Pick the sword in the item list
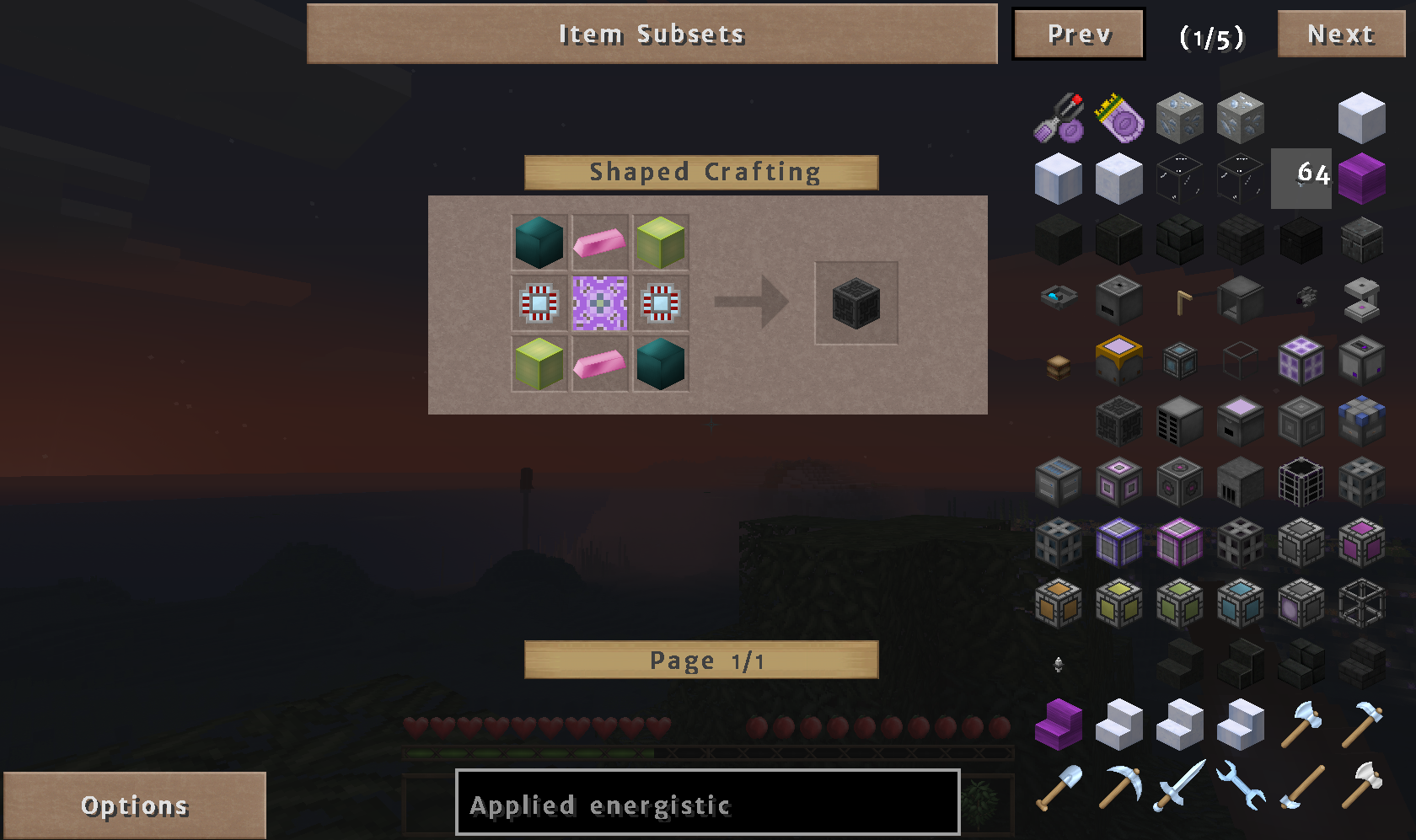1416x840 pixels. click(x=1179, y=785)
